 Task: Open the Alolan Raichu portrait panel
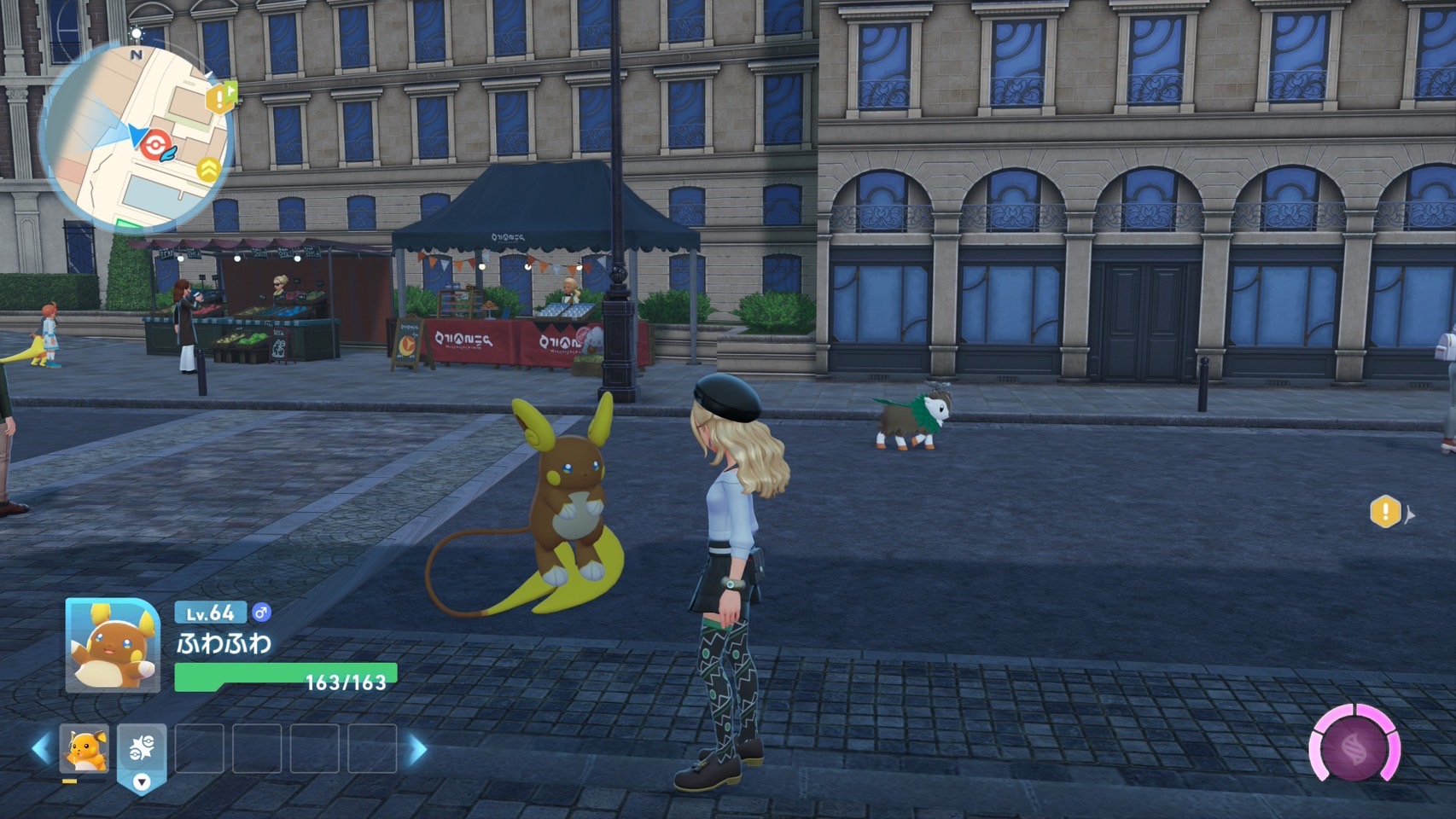(x=114, y=645)
